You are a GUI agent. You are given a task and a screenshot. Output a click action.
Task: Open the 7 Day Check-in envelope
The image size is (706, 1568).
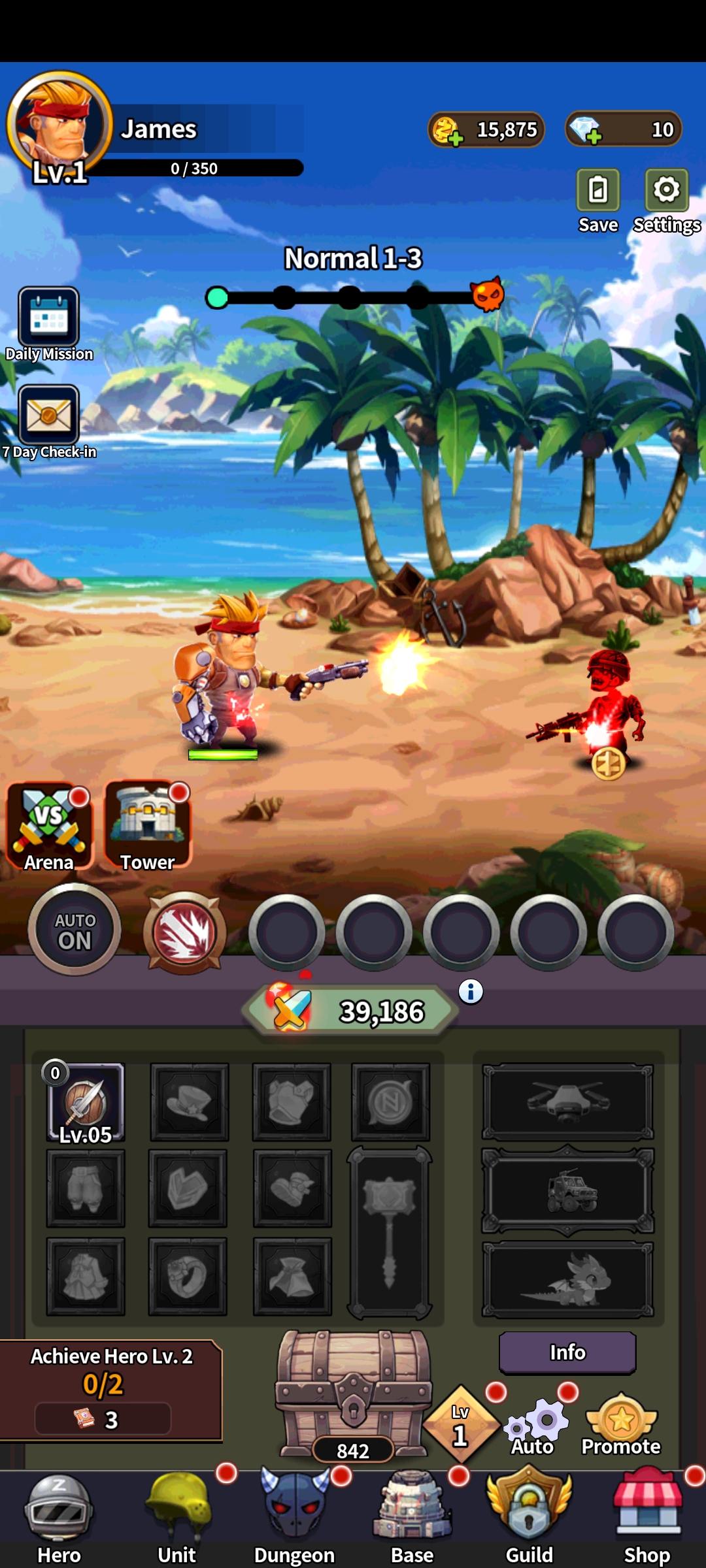[x=49, y=416]
